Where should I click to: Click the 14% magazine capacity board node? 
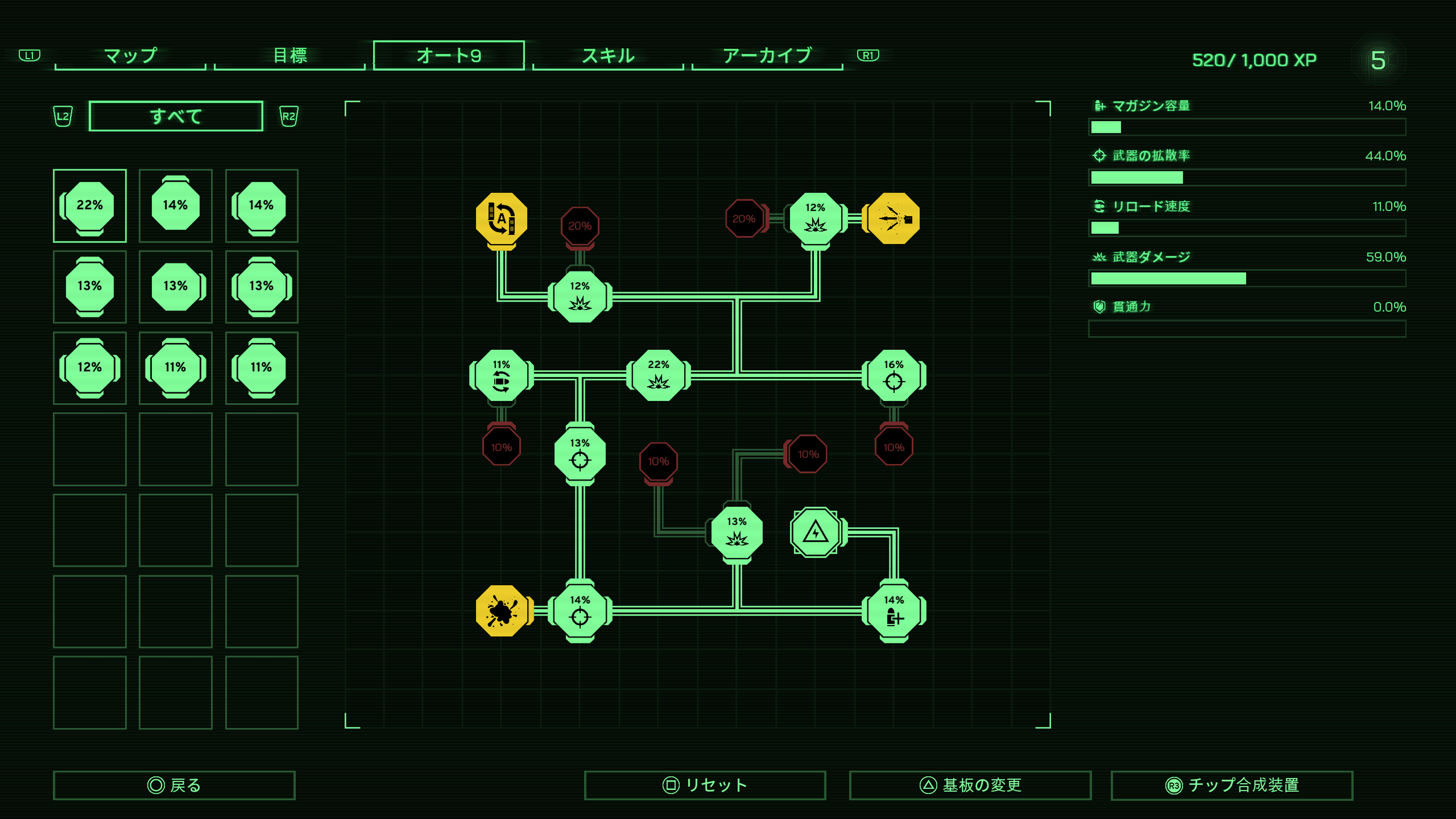tap(894, 611)
